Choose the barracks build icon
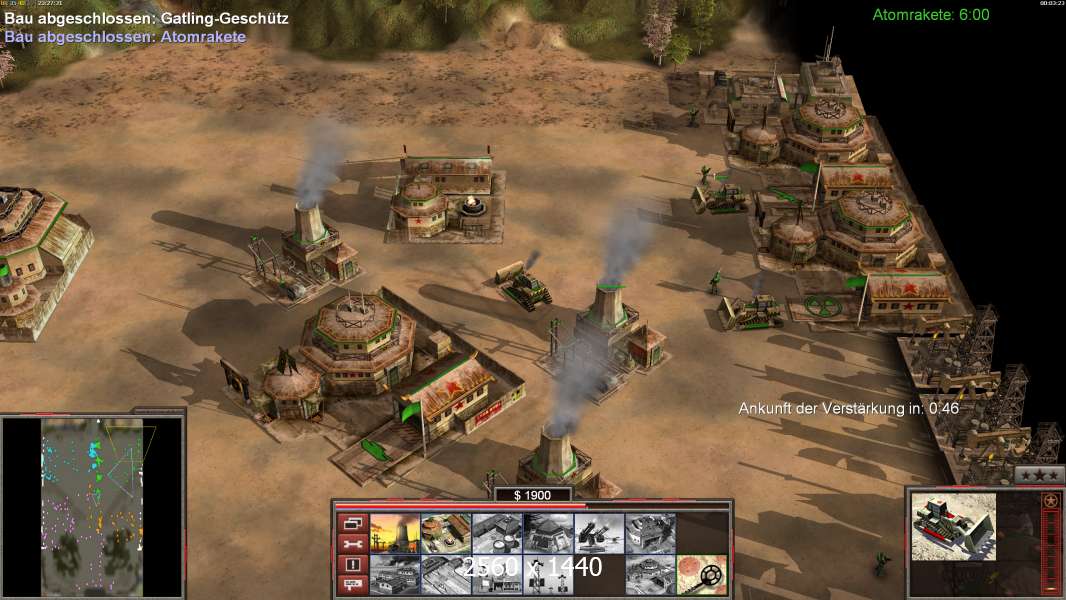Screen dimensions: 1066x600 pos(445,531)
